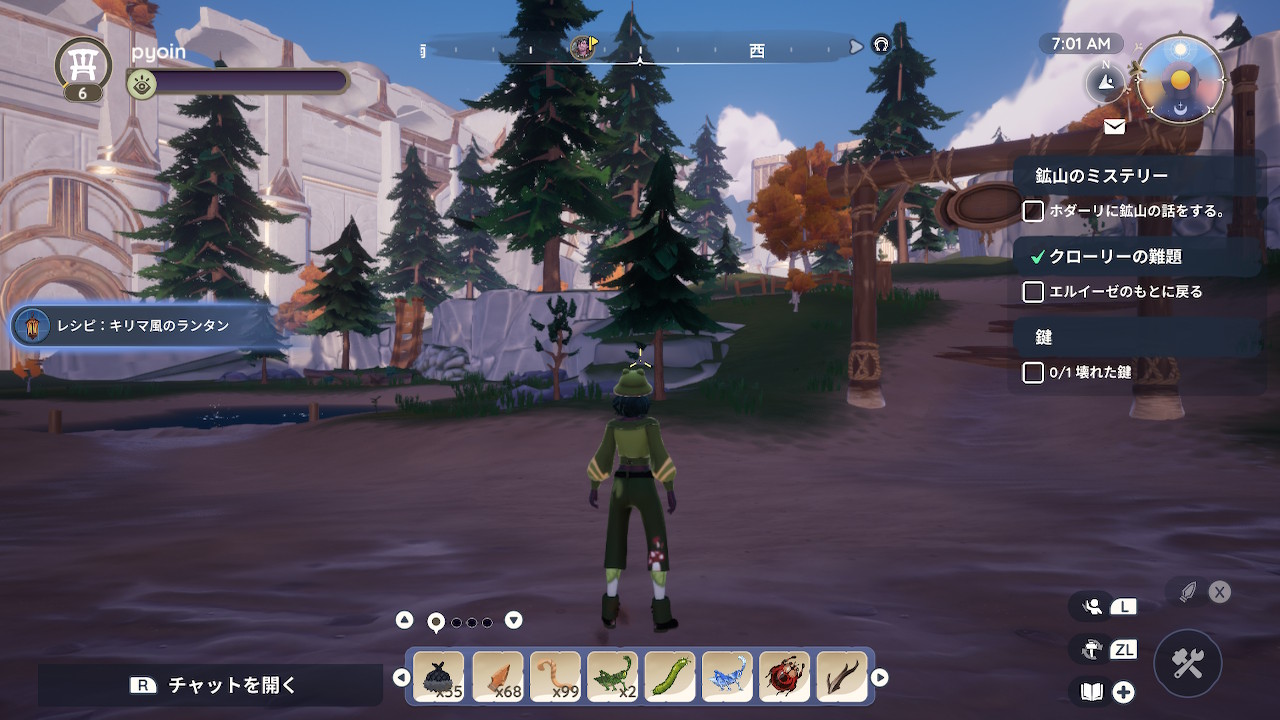The width and height of the screenshot is (1280, 720).
Task: Choose the red ladybug slot
Action: coord(784,677)
